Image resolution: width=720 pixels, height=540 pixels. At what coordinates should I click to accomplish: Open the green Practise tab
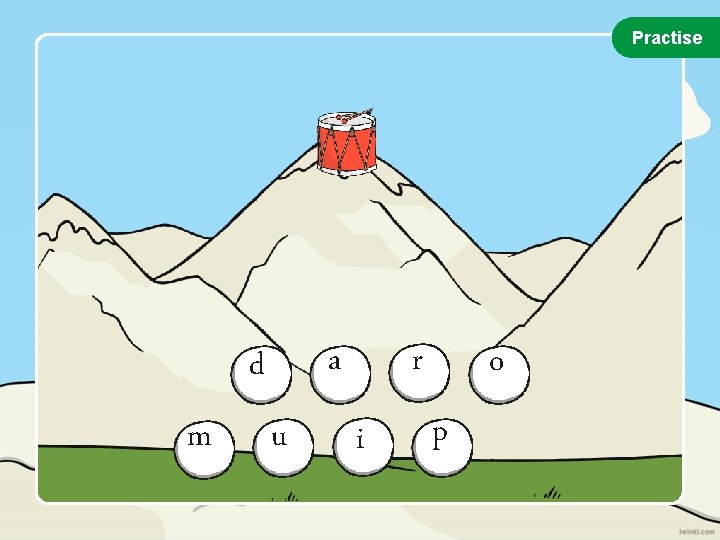[667, 38]
